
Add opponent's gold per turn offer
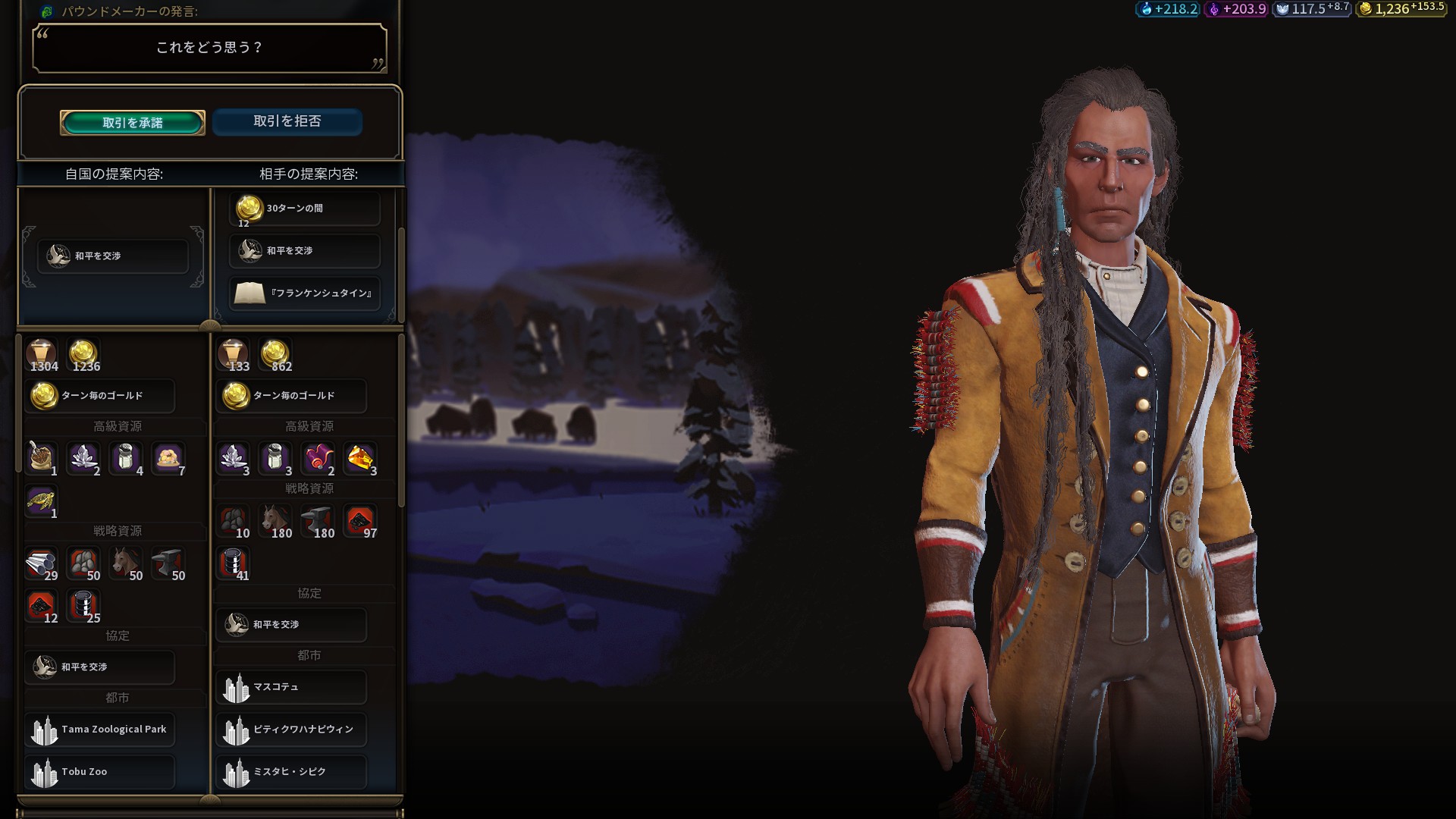(291, 396)
